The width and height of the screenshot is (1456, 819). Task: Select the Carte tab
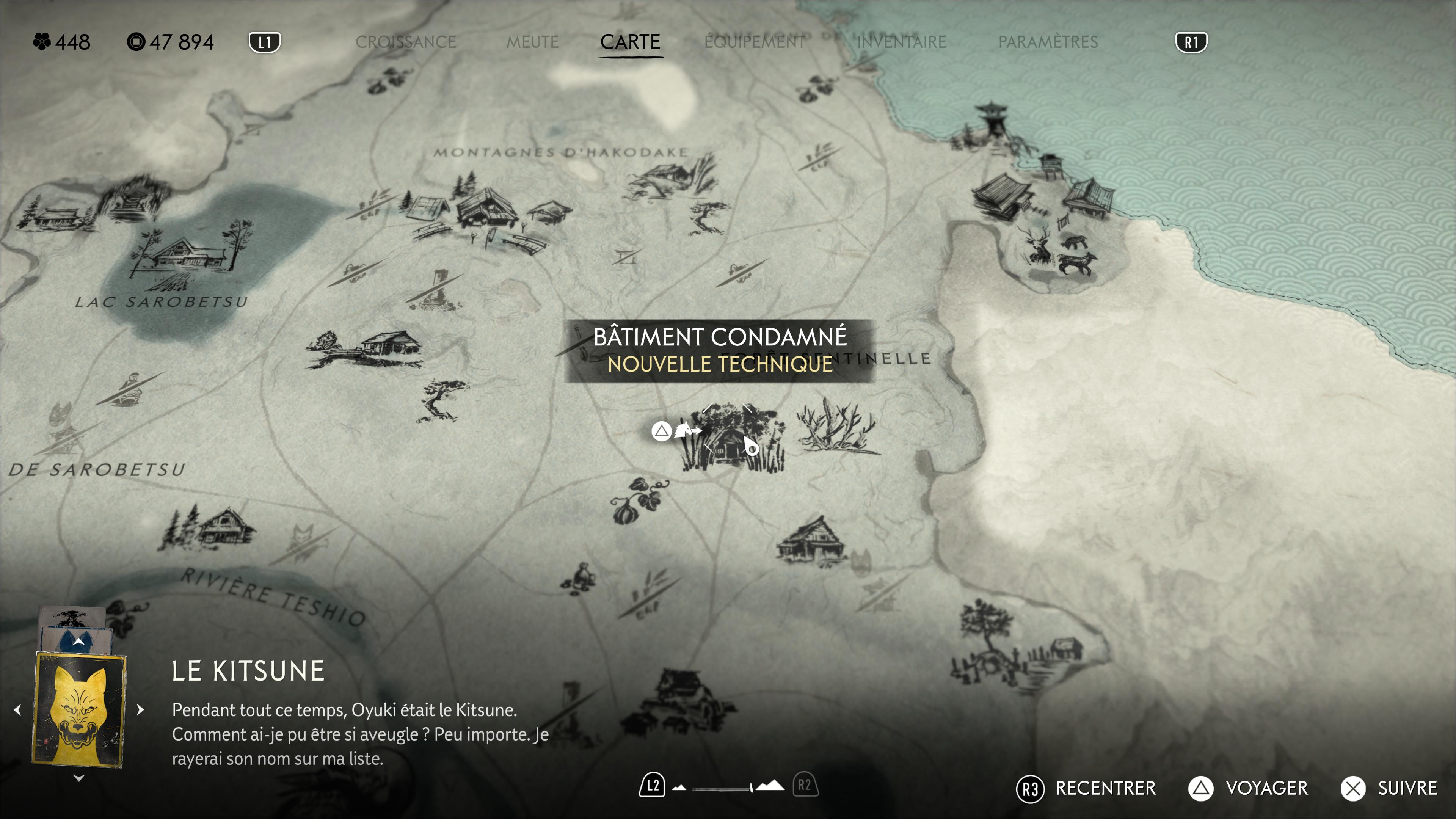click(x=630, y=42)
